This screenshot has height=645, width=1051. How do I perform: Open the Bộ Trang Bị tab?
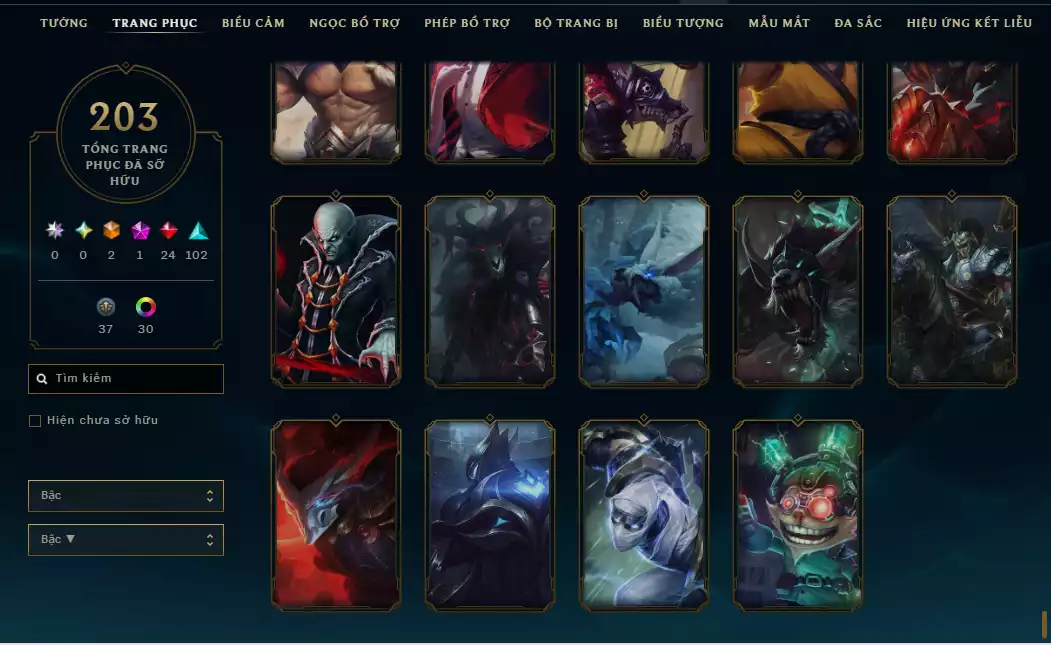pyautogui.click(x=576, y=23)
